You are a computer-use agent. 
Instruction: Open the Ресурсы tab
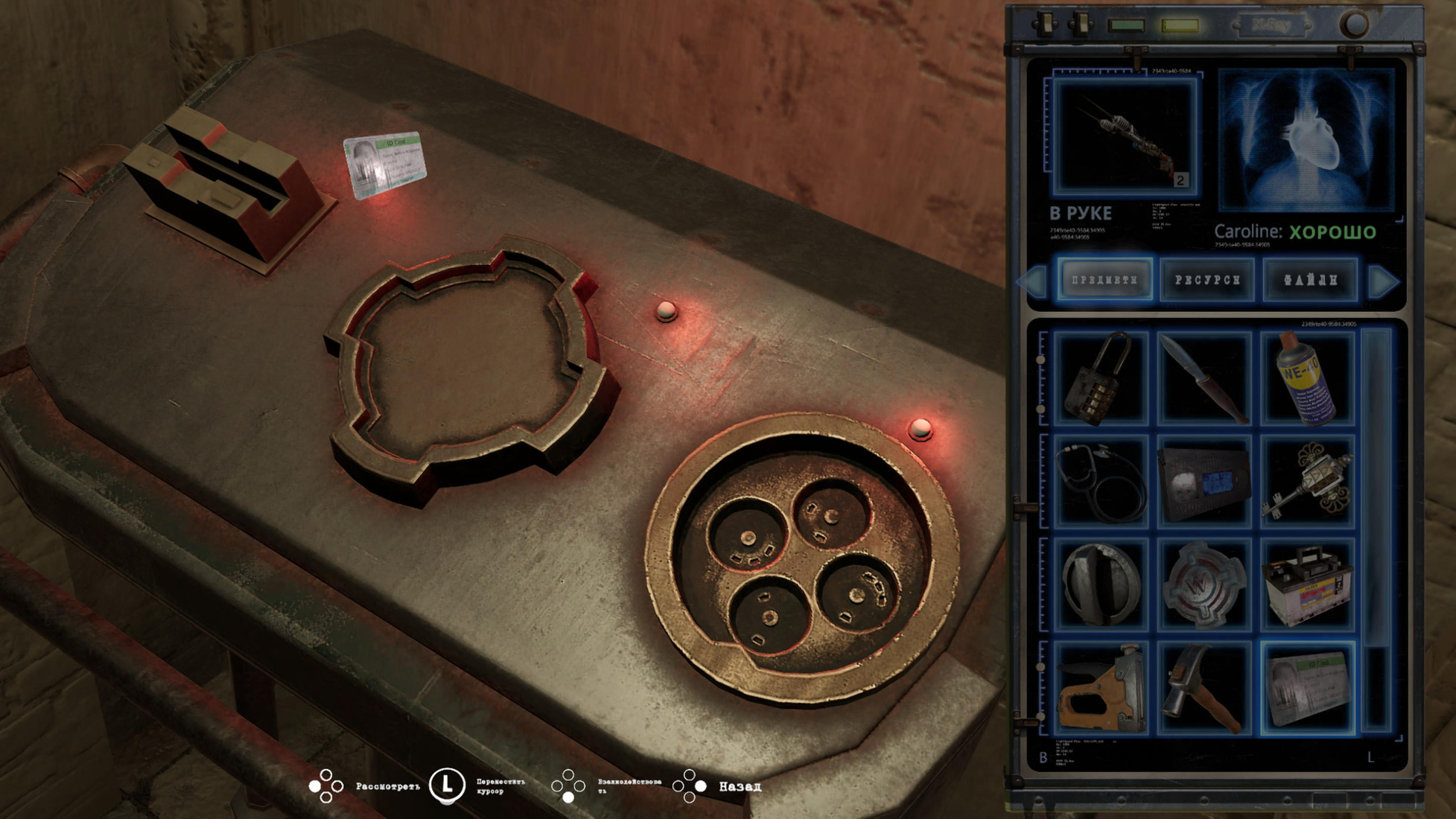pyautogui.click(x=1207, y=280)
